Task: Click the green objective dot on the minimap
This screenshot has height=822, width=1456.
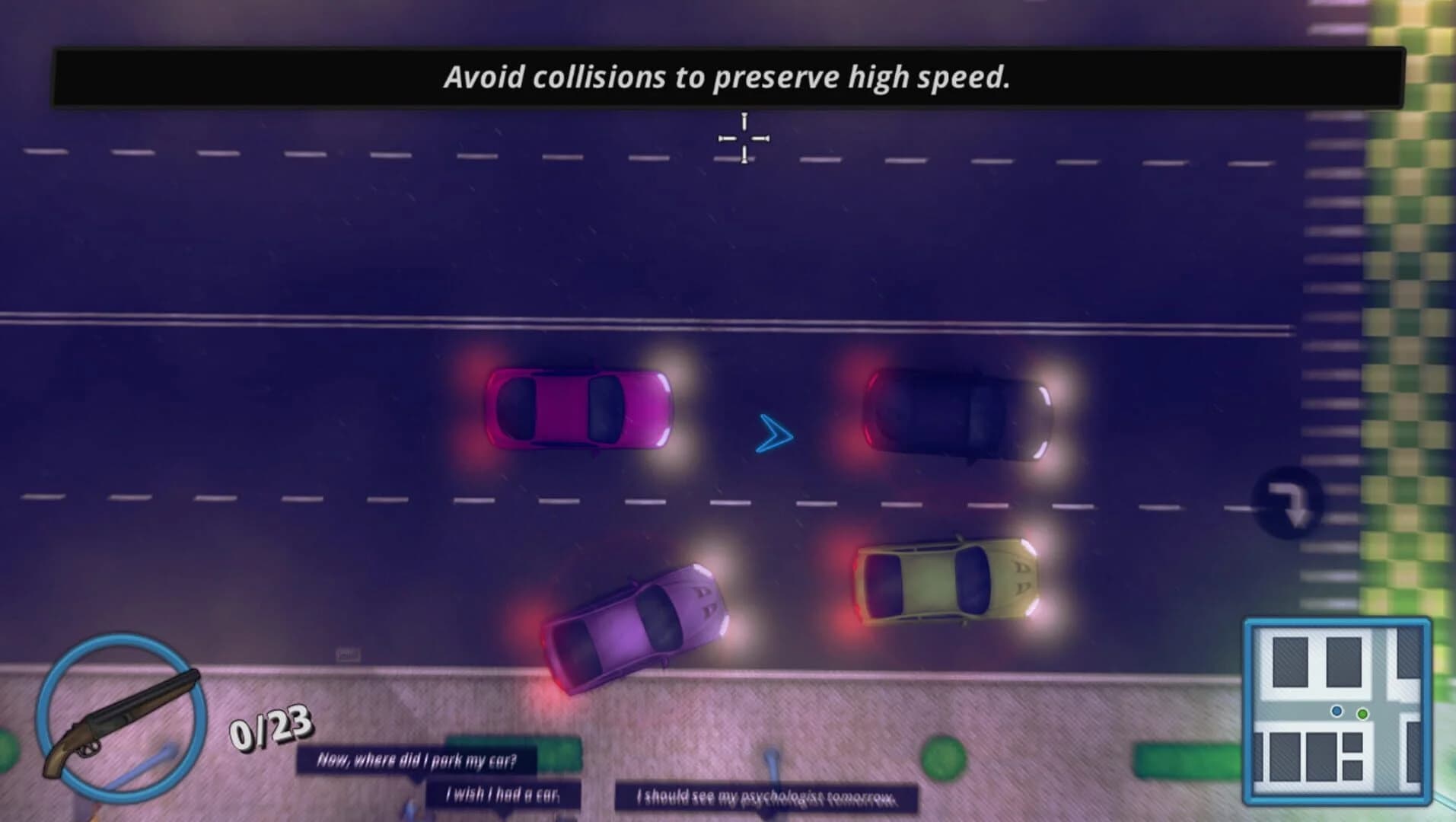Action: [1363, 714]
